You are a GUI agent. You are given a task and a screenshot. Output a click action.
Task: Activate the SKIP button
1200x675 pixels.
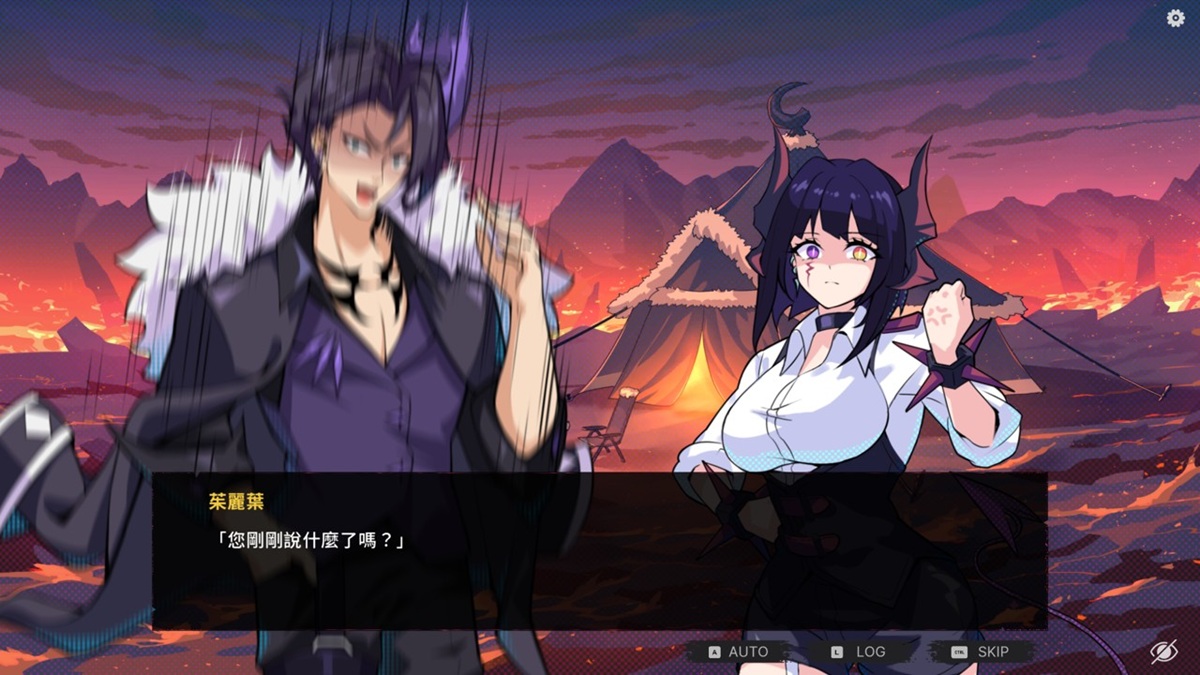(981, 652)
